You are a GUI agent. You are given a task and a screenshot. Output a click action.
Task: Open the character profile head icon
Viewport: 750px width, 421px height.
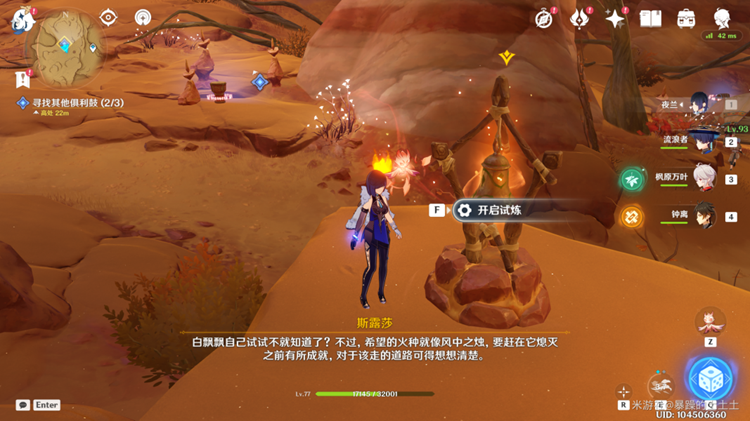[722, 19]
